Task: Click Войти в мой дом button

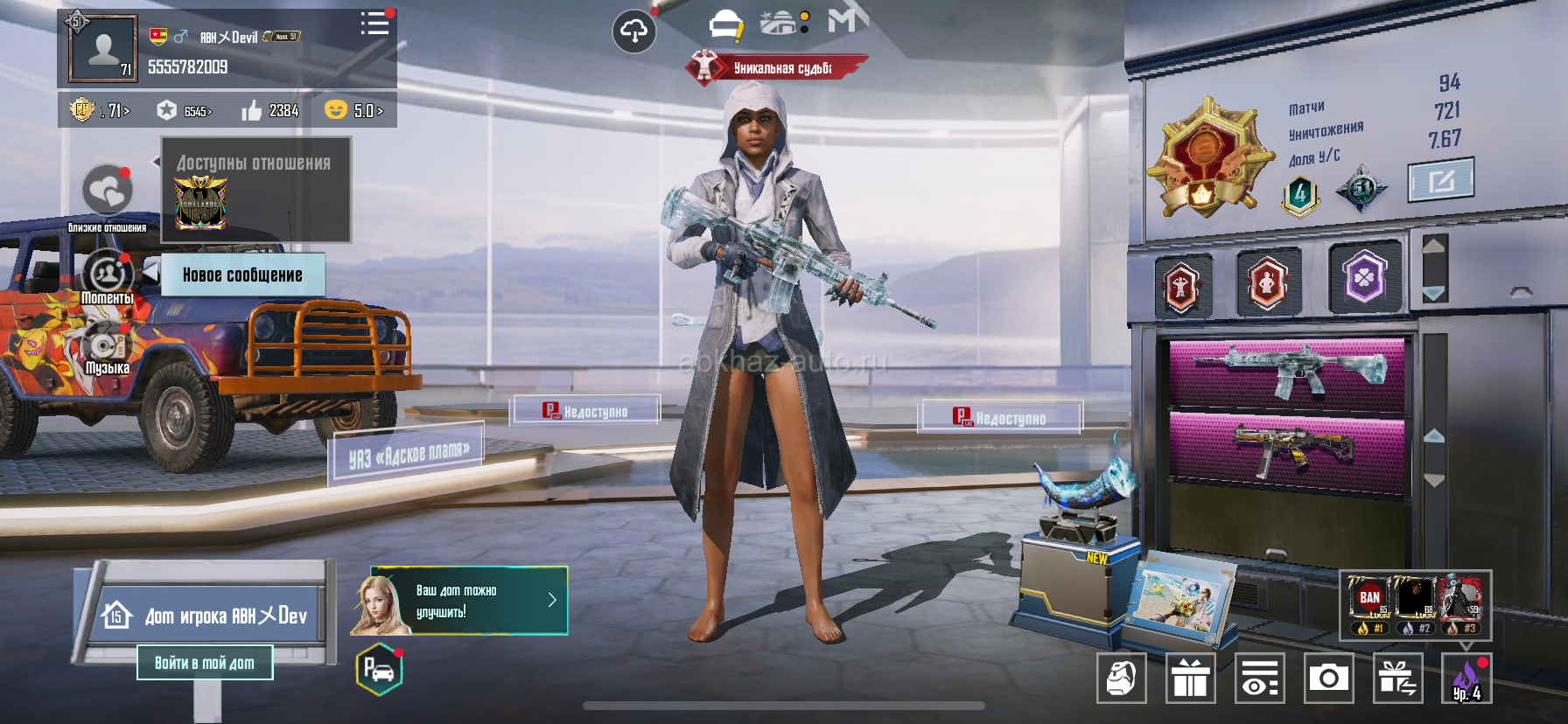Action: 205,663
